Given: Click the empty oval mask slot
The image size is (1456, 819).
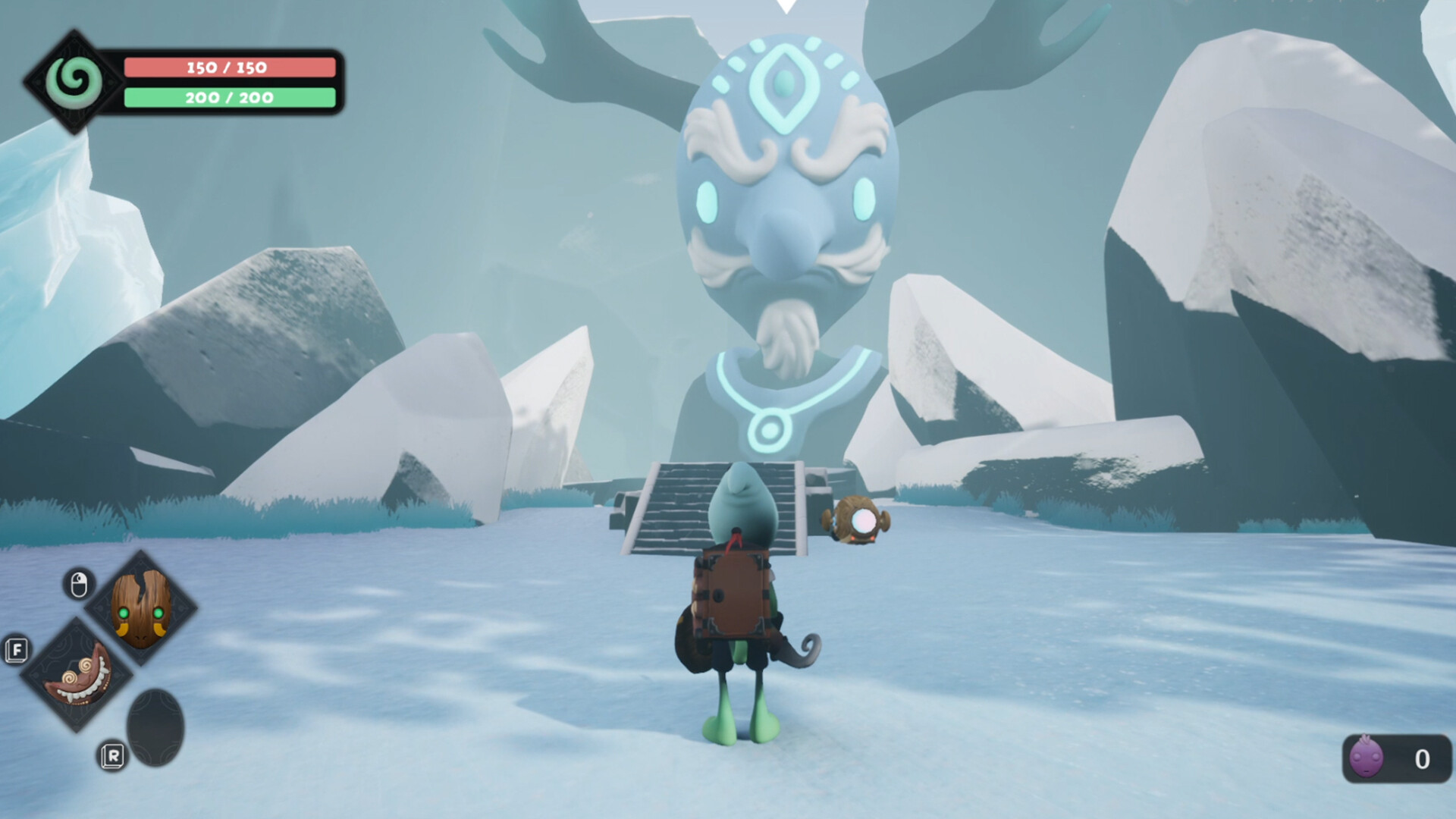Looking at the screenshot, I should click(155, 724).
